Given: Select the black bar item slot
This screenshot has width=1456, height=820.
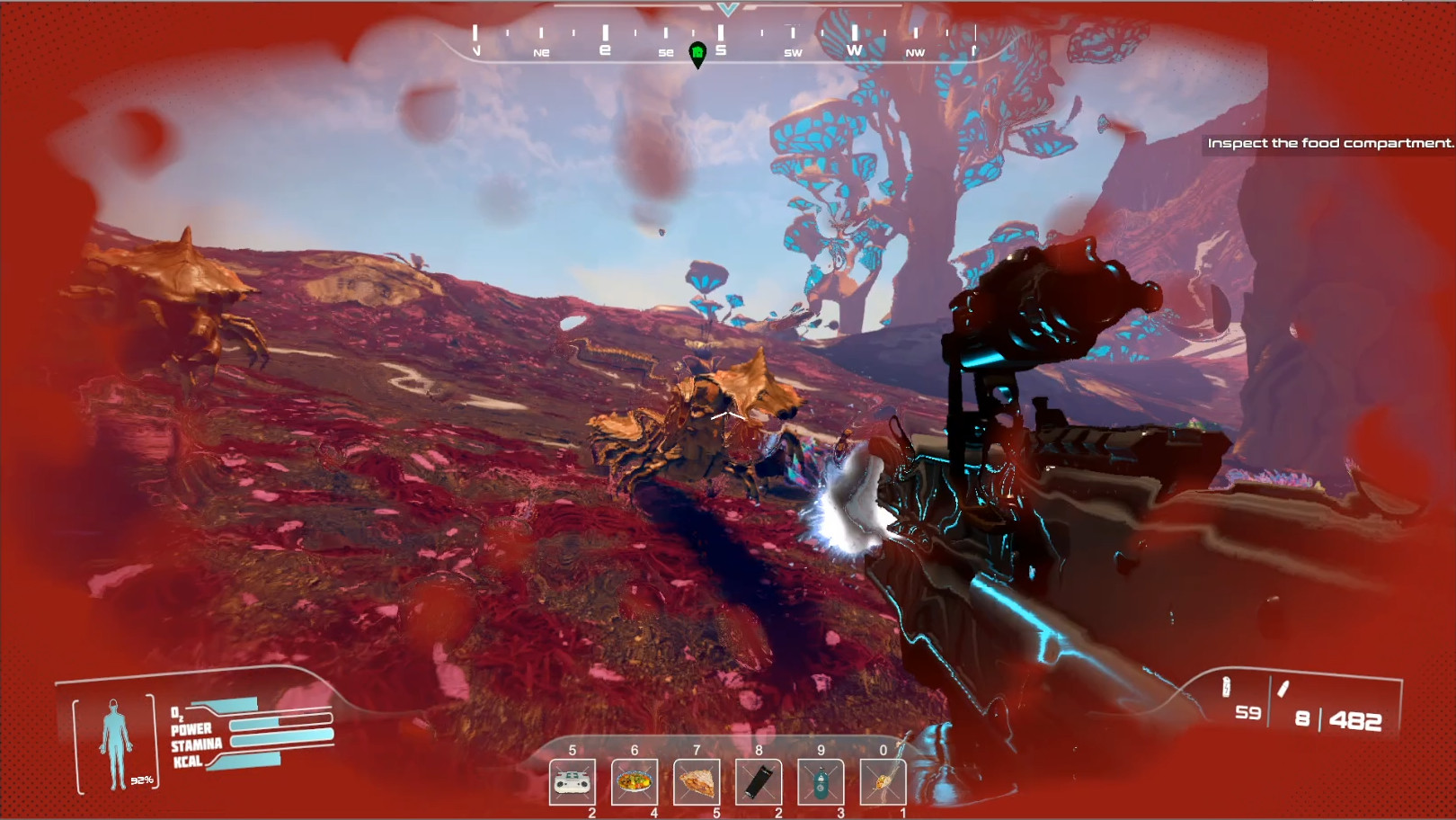Looking at the screenshot, I should (759, 782).
